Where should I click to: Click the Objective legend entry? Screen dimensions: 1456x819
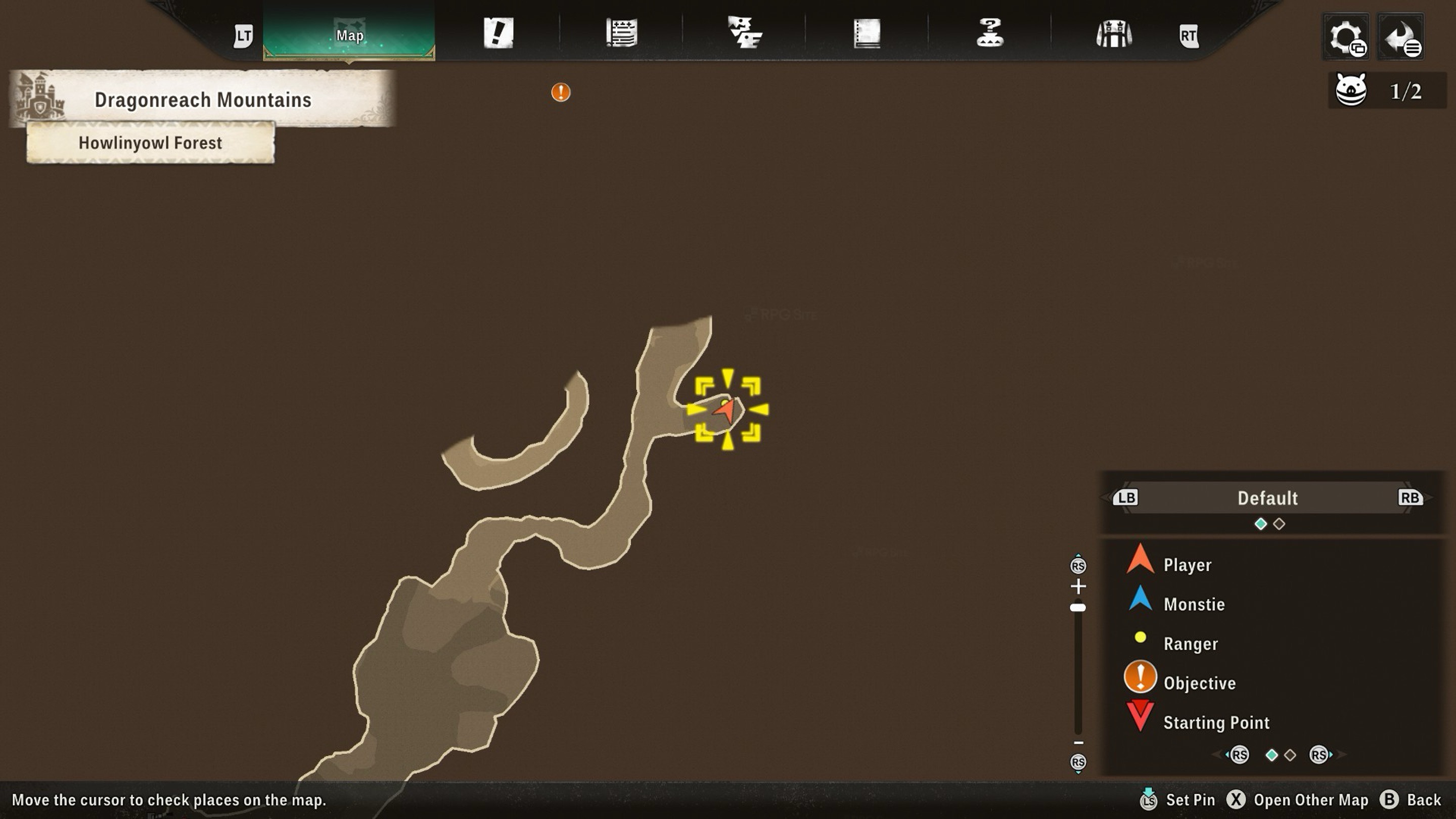pyautogui.click(x=1199, y=683)
